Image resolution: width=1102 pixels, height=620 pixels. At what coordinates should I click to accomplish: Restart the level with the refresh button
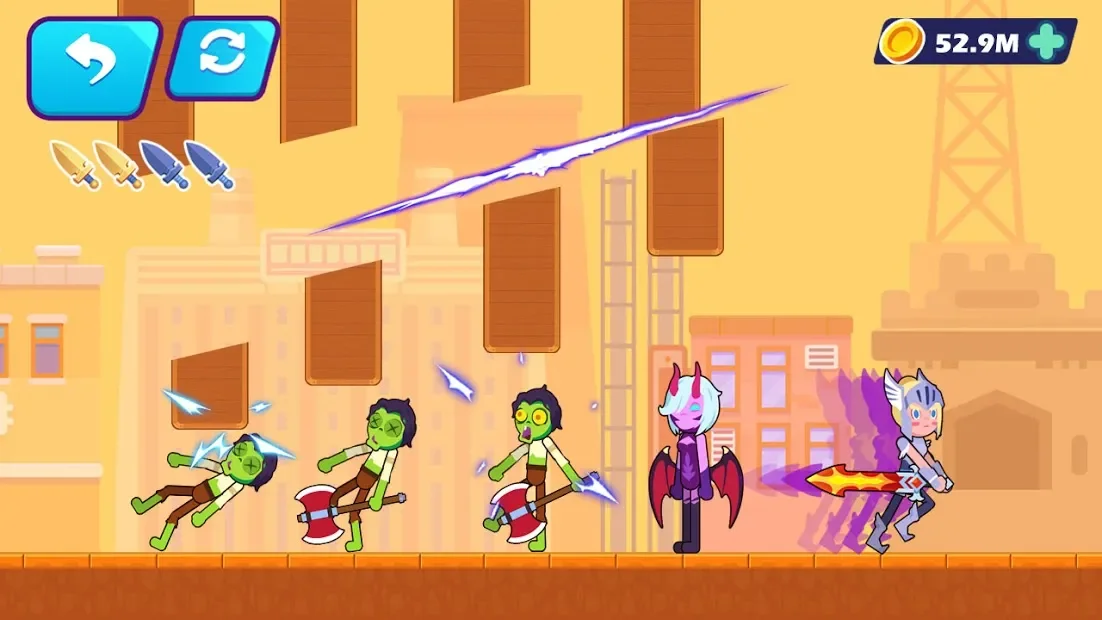pyautogui.click(x=222, y=57)
